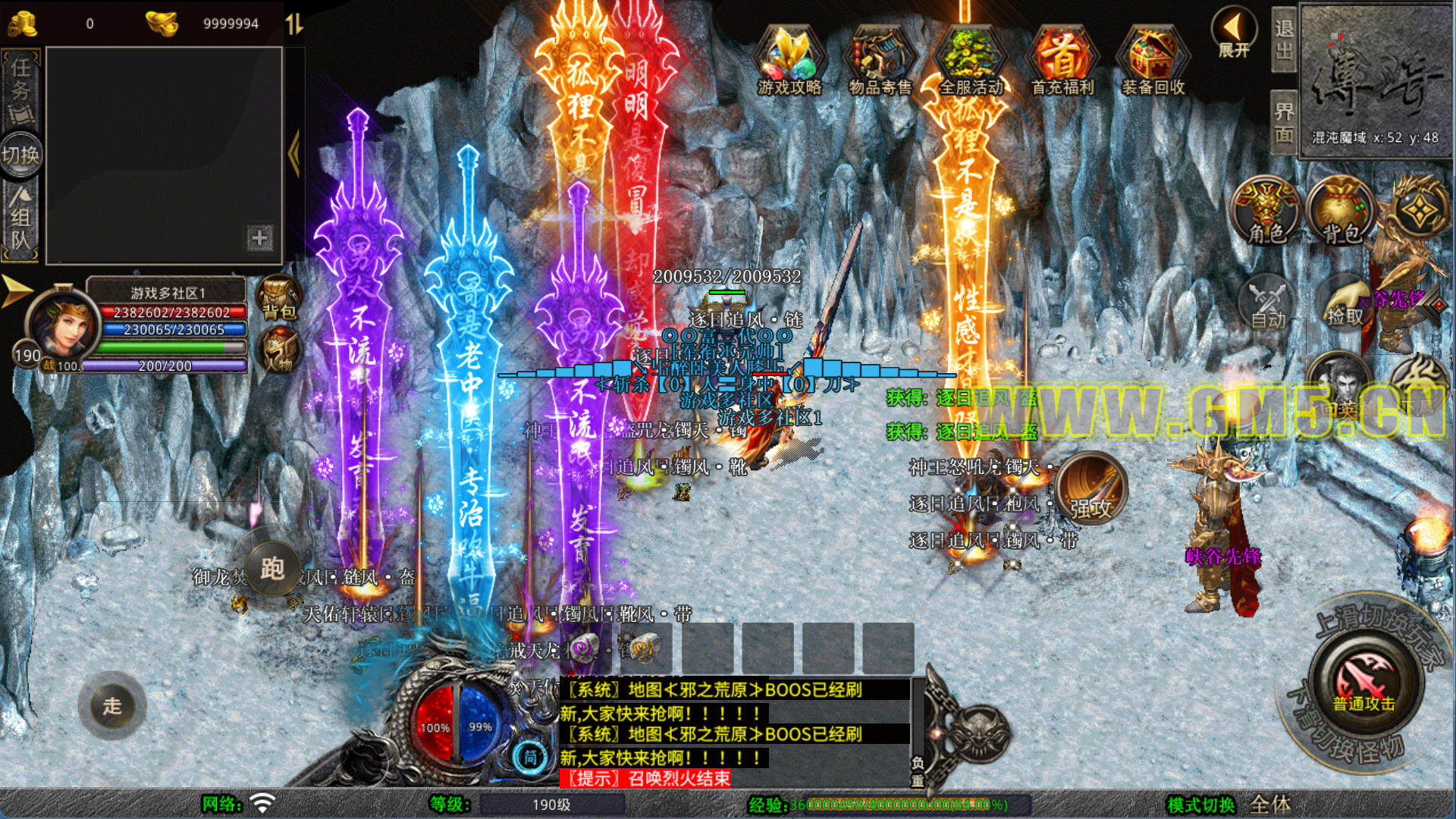The width and height of the screenshot is (1456, 819).
Task: Use the 普通攻击 normal attack button
Action: (x=1363, y=681)
